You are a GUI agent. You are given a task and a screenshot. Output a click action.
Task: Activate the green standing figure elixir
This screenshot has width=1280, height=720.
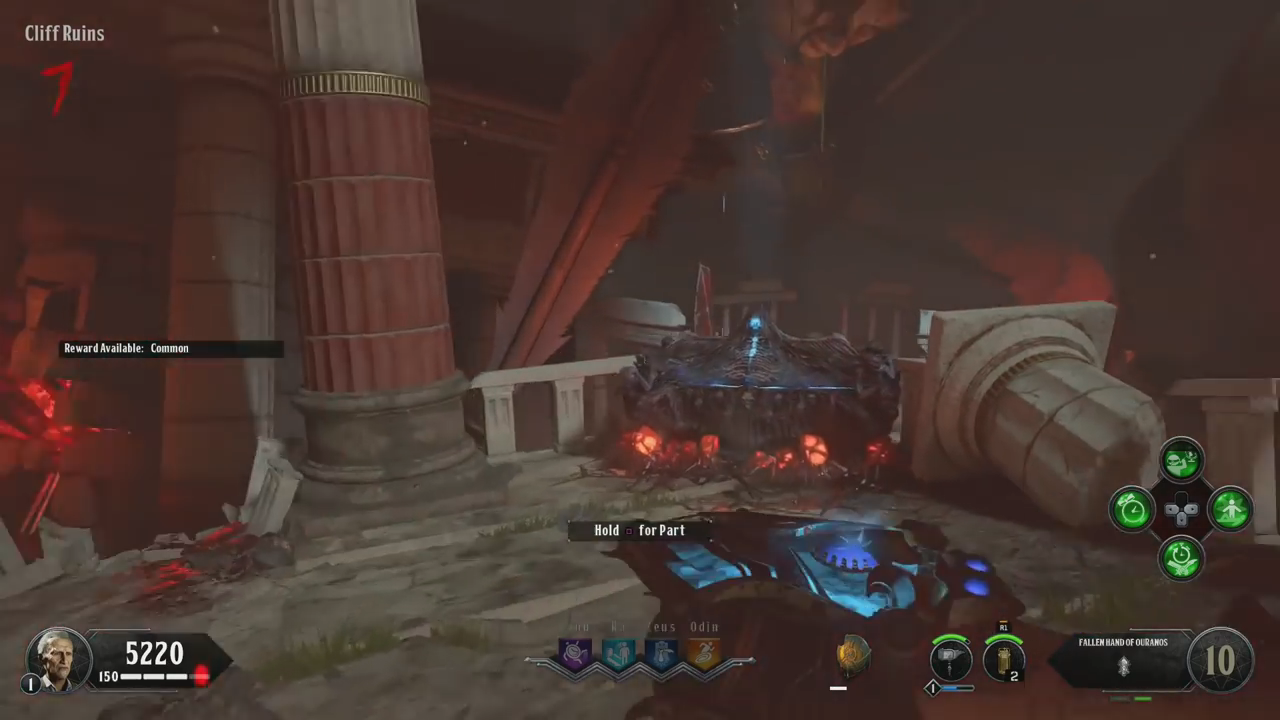[x=1230, y=510]
